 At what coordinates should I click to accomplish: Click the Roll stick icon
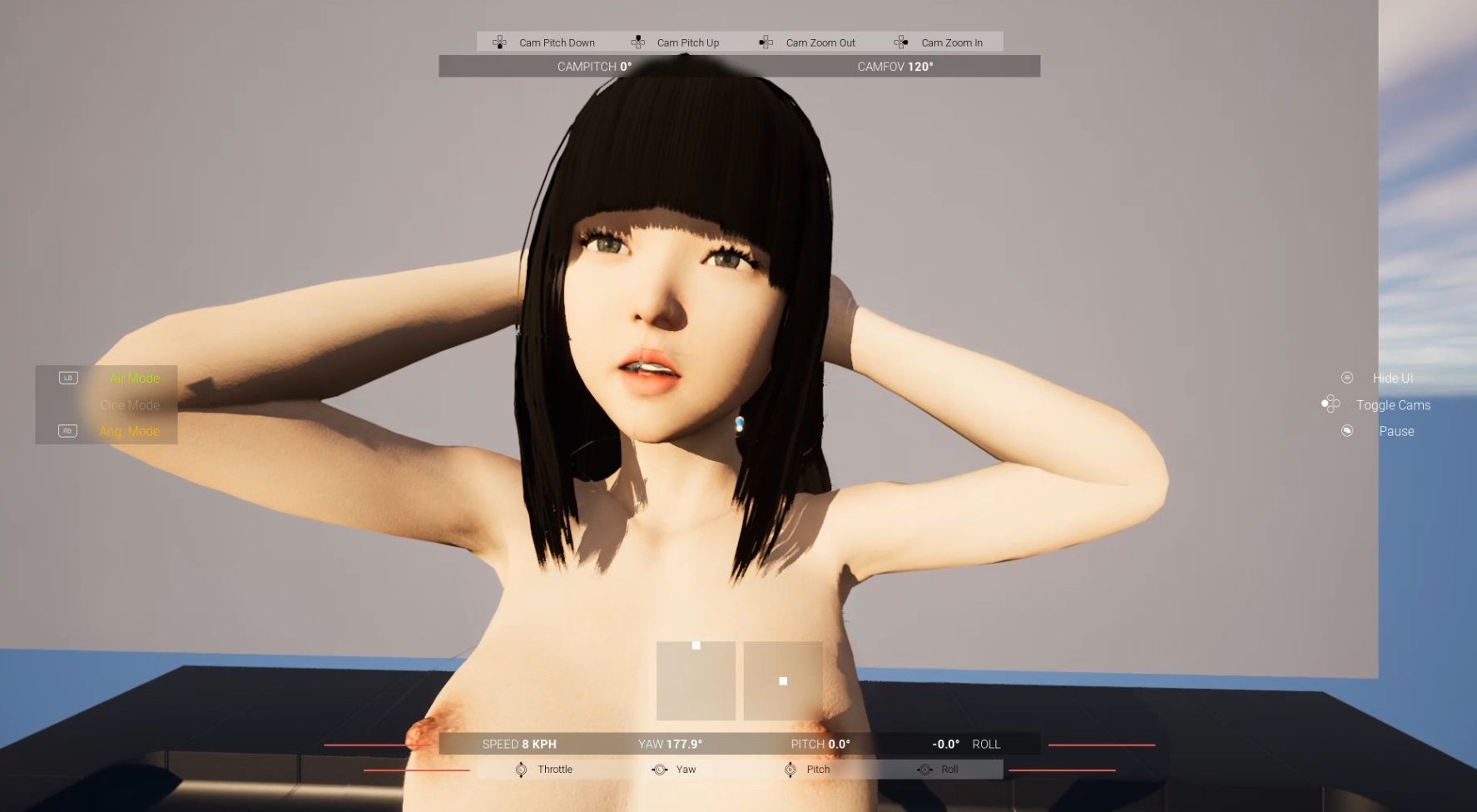pyautogui.click(x=924, y=770)
